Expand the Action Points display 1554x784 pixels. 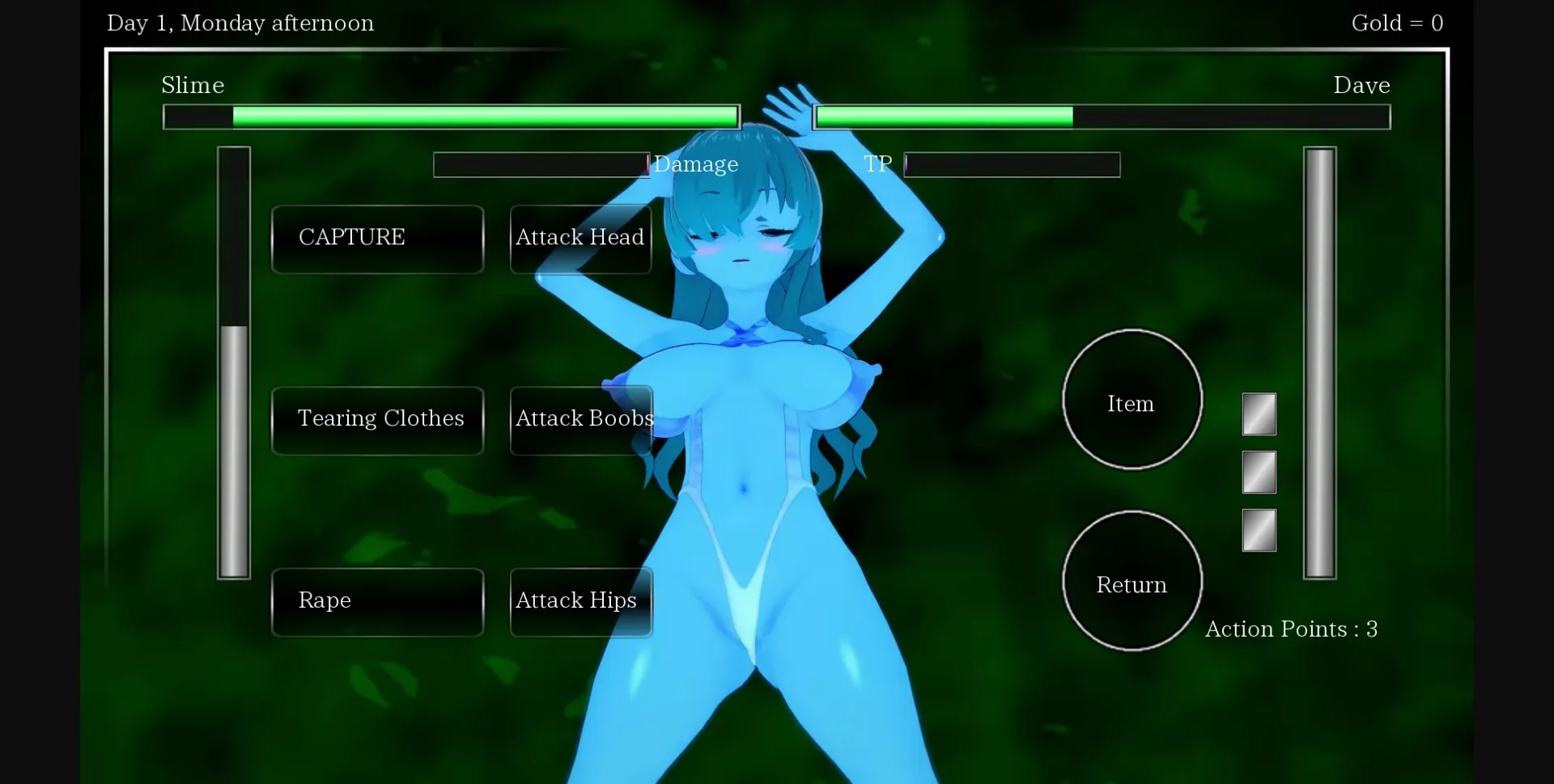[x=1292, y=629]
